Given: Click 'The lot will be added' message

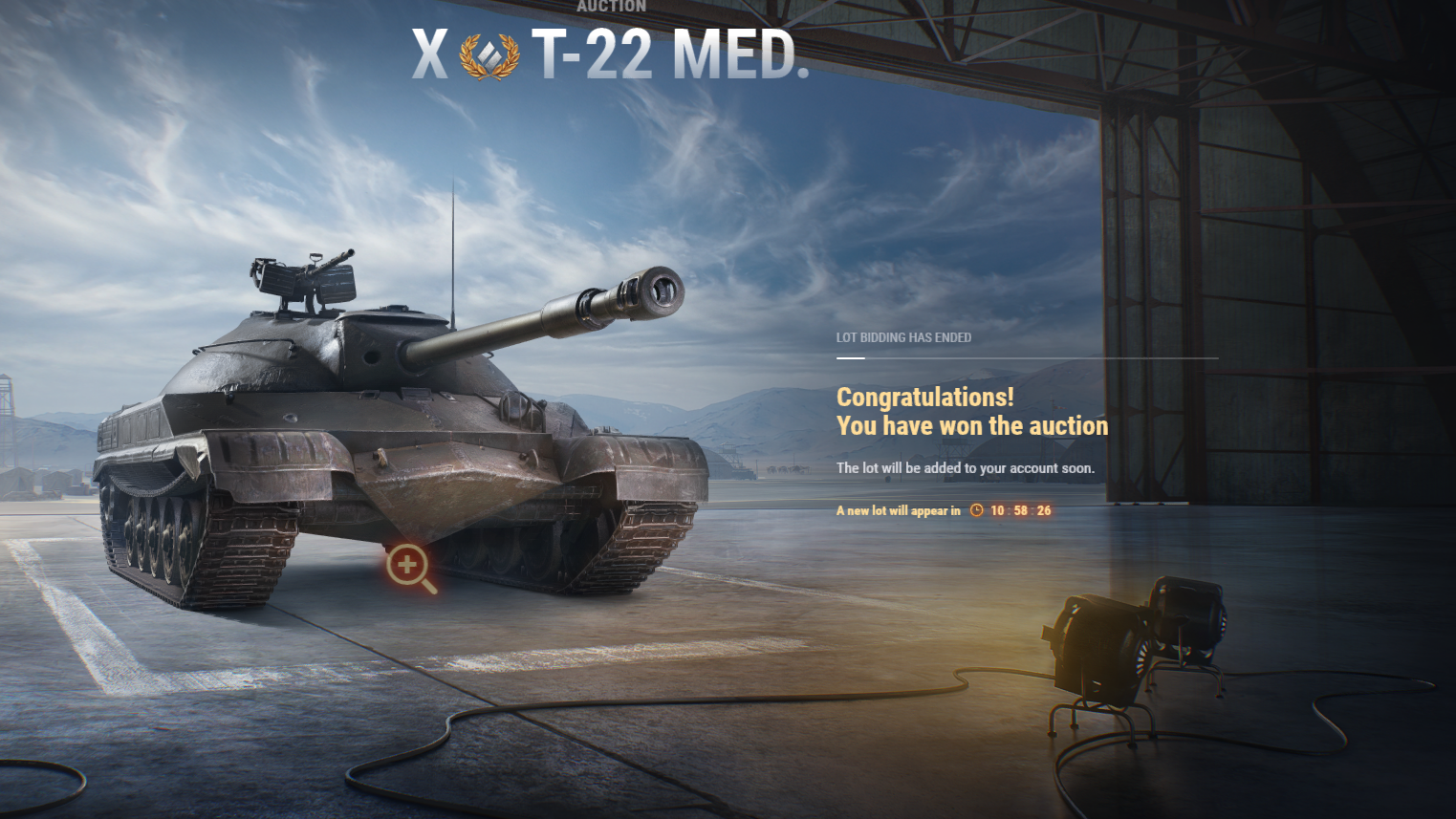Looking at the screenshot, I should [966, 468].
